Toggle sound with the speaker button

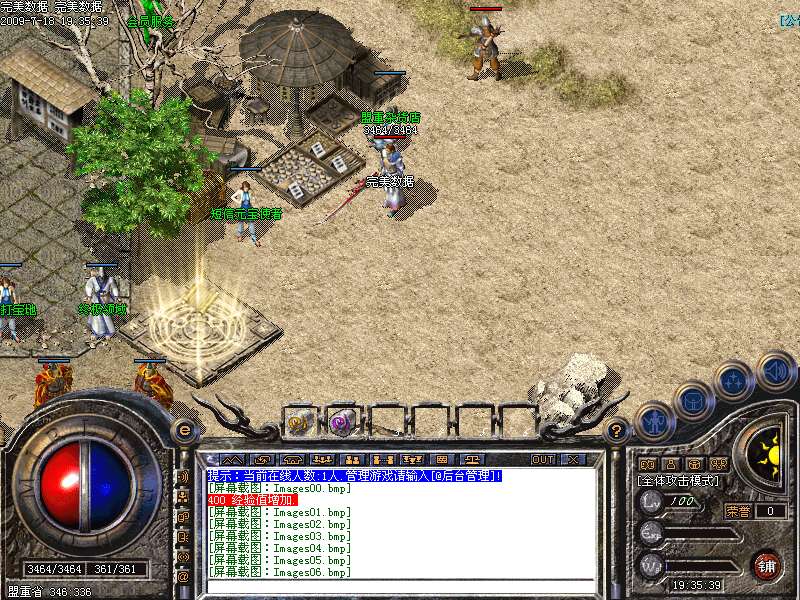pyautogui.click(x=775, y=370)
